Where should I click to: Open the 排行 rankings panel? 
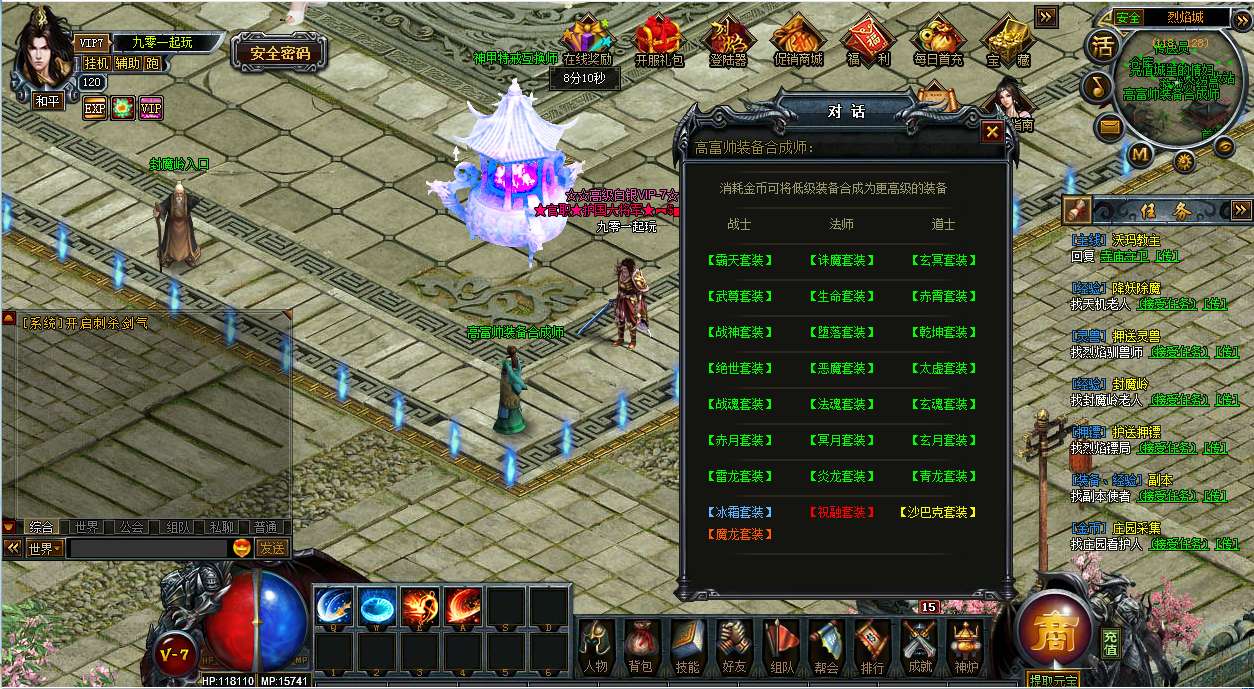[x=872, y=647]
